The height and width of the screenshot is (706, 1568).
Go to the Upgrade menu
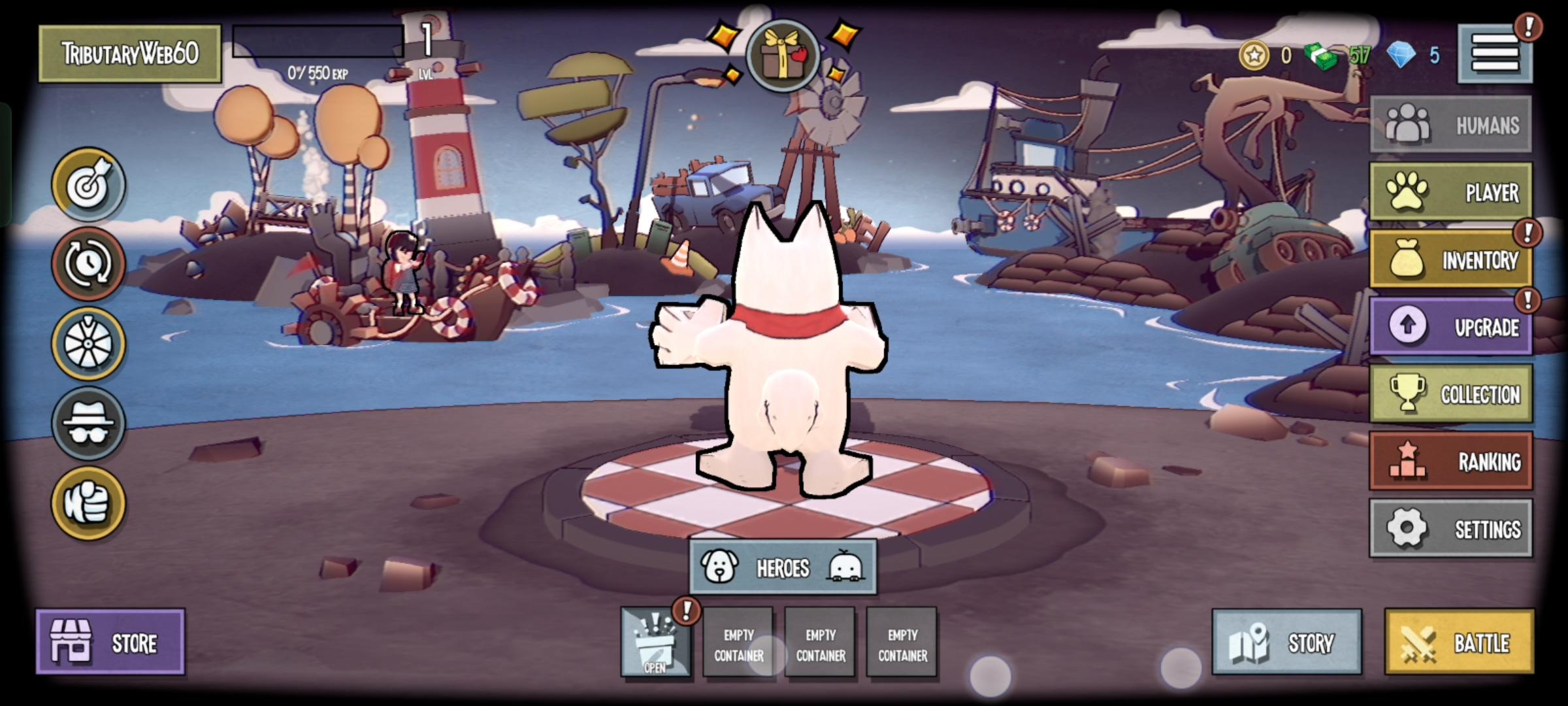pos(1450,326)
